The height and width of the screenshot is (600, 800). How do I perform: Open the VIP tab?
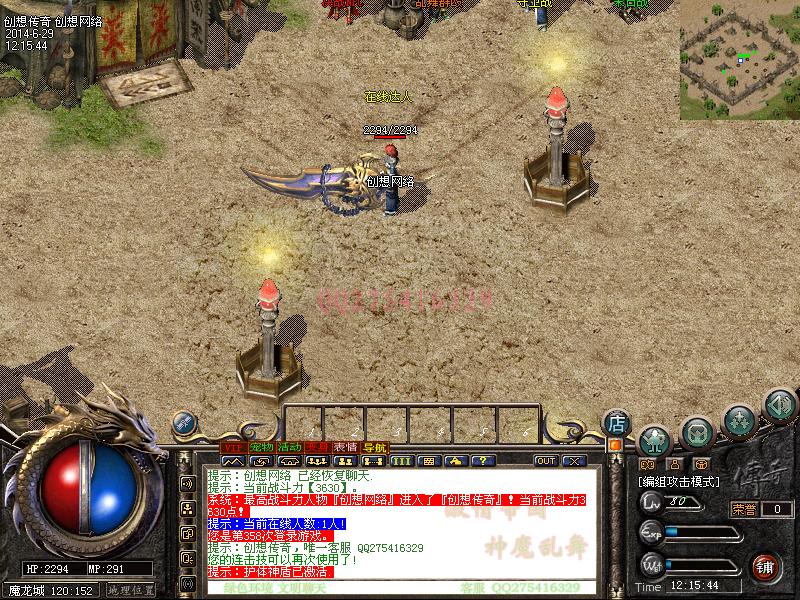[x=232, y=446]
